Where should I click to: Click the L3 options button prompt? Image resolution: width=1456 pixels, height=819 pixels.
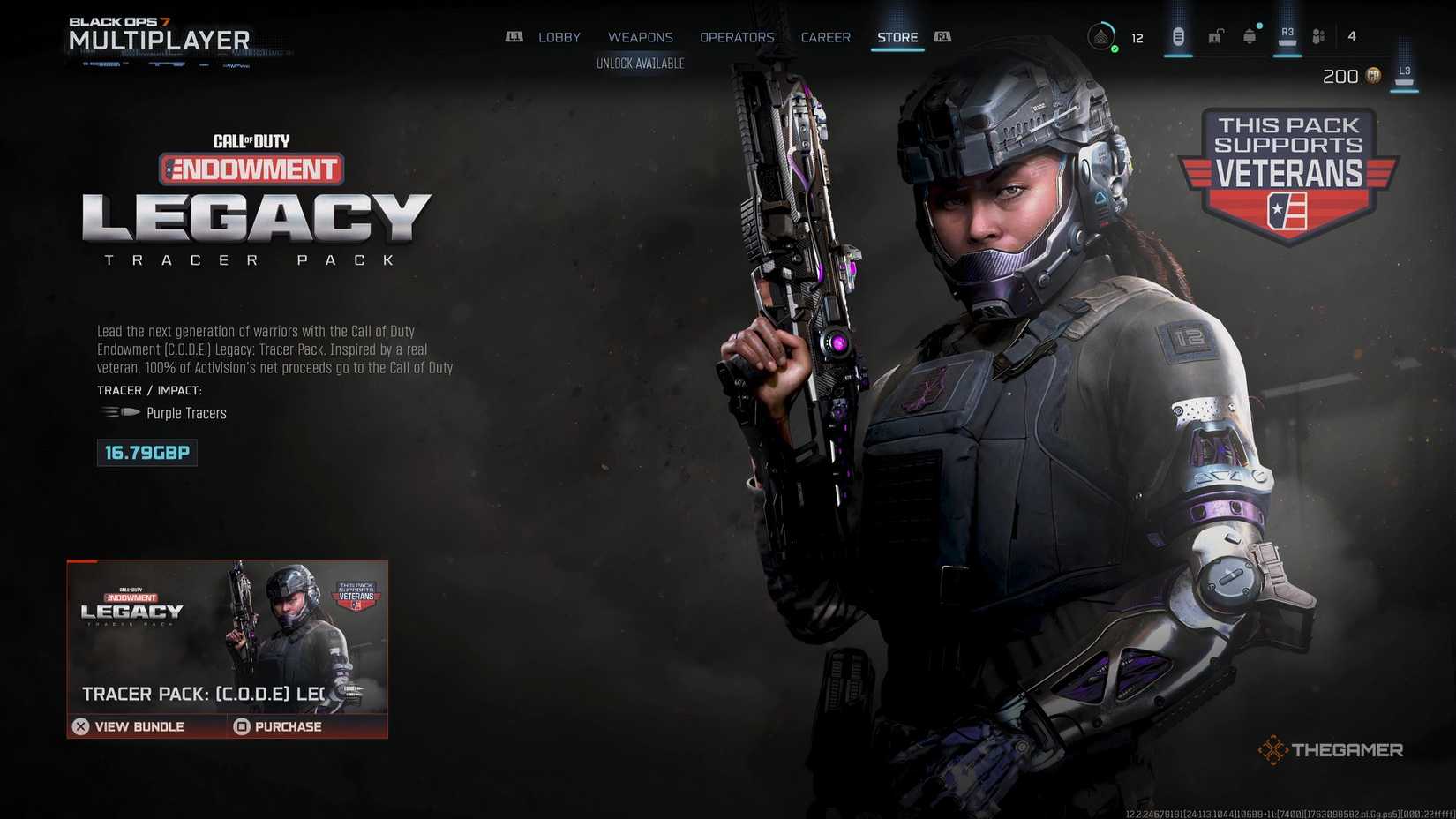(x=1405, y=71)
